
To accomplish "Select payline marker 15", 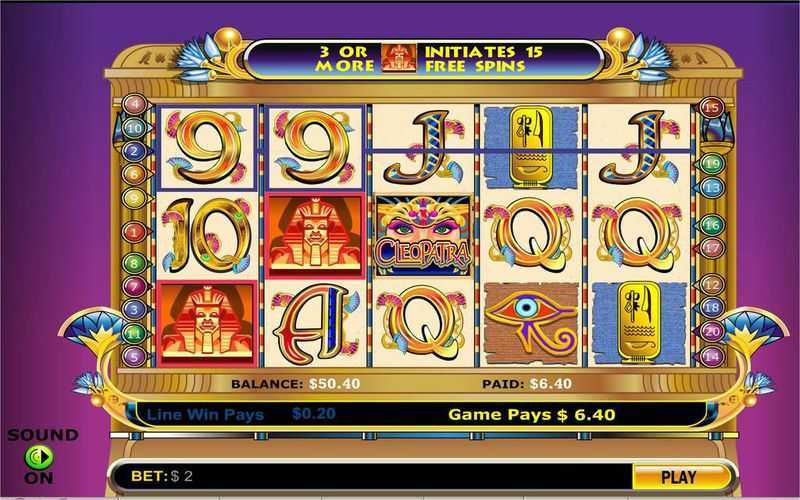I will [711, 107].
